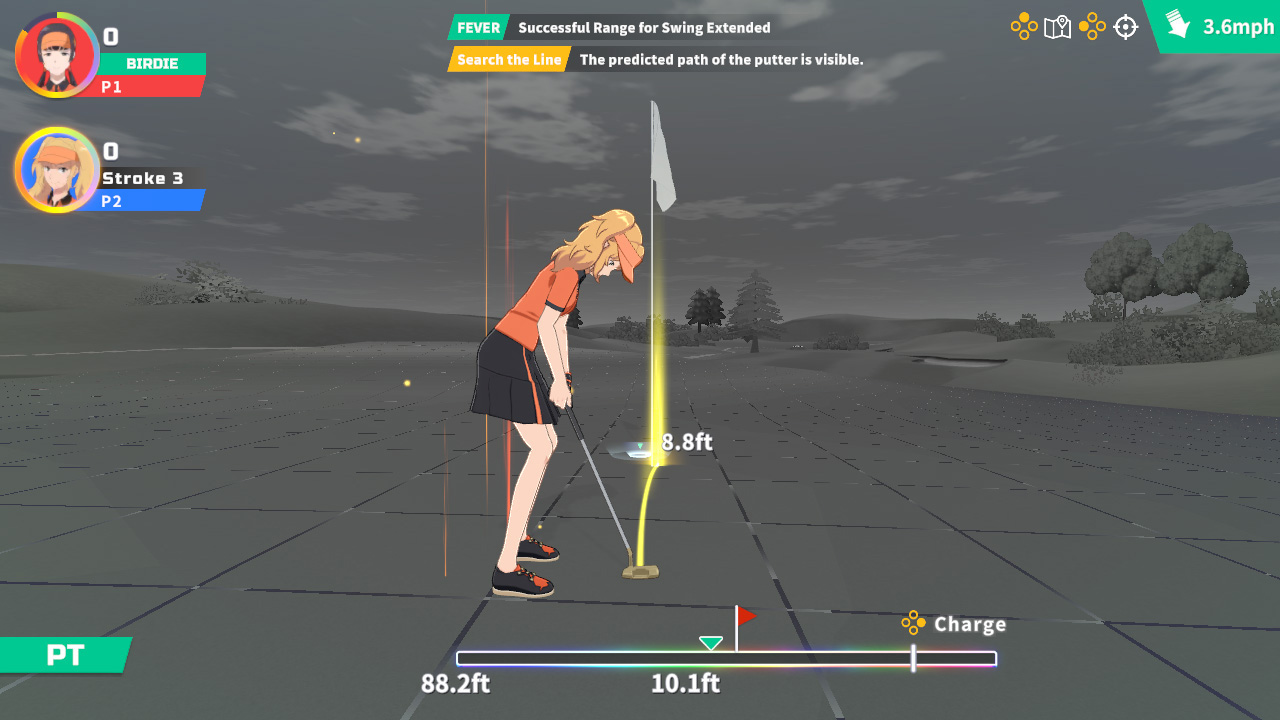Toggle the FEVER swing range mode

click(478, 27)
